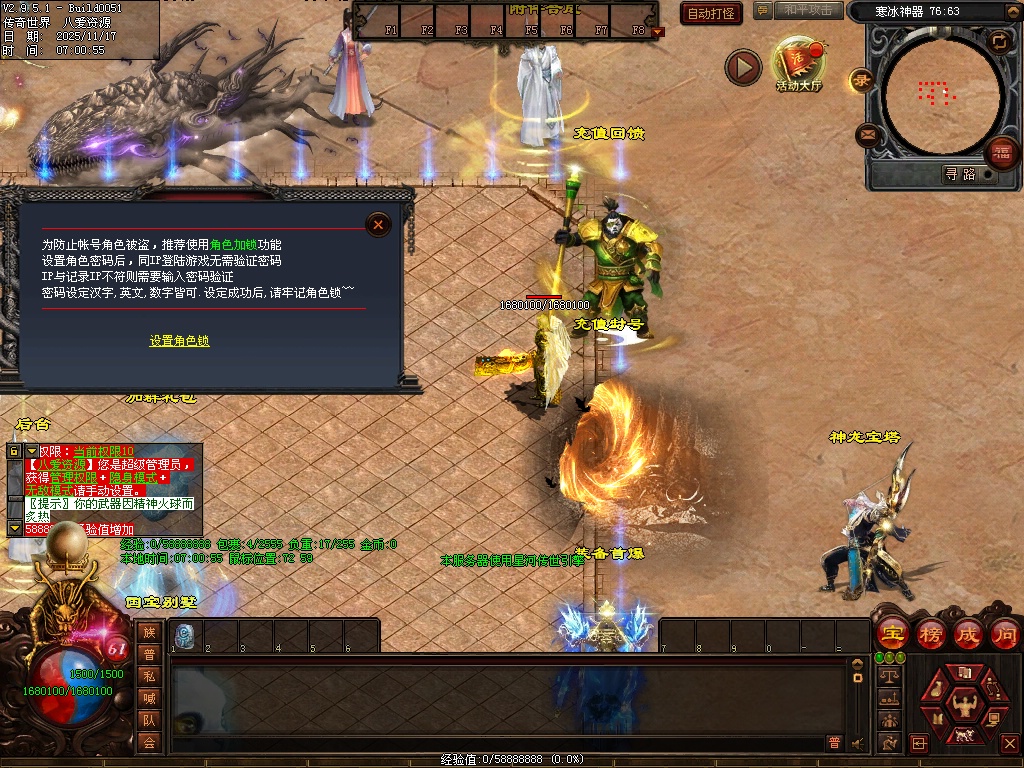This screenshot has width=1024, height=768.
Task: Select the 队 team chat channel
Action: [149, 720]
